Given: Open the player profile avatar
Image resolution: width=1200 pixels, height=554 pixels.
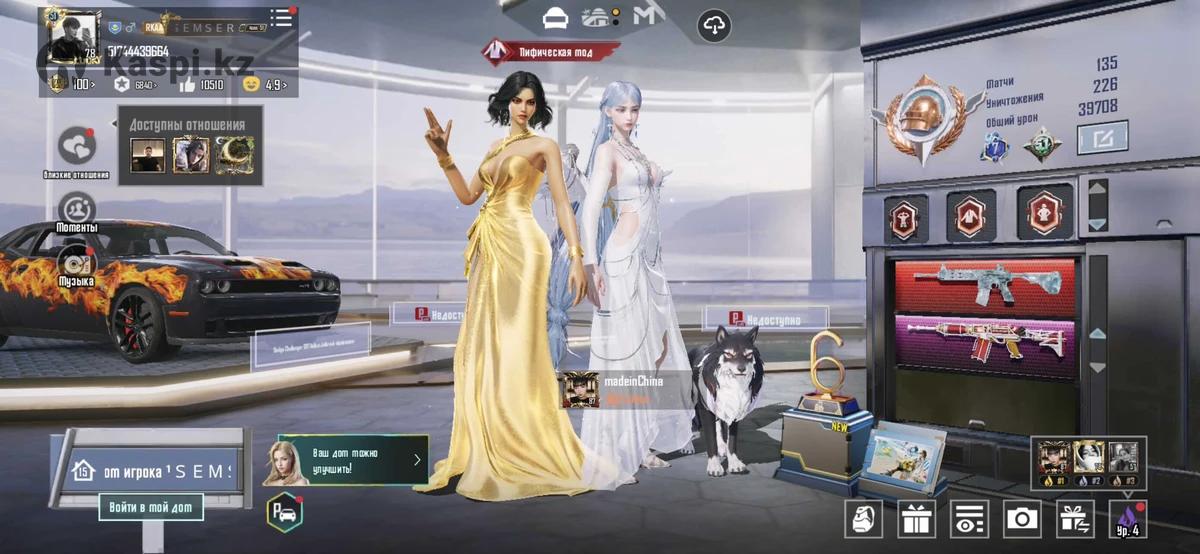Looking at the screenshot, I should (x=70, y=38).
